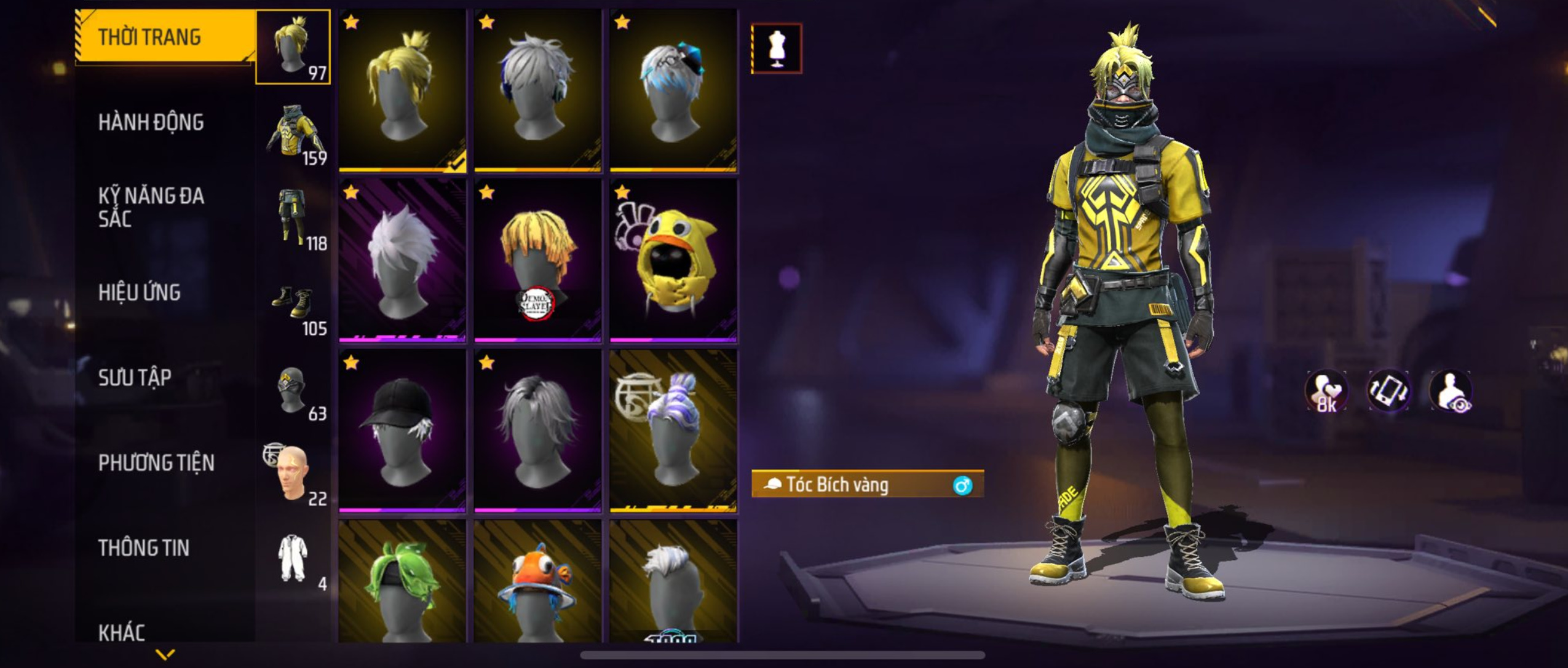Switch to the Phương Tiện tab
Image resolution: width=1568 pixels, height=668 pixels.
click(156, 463)
